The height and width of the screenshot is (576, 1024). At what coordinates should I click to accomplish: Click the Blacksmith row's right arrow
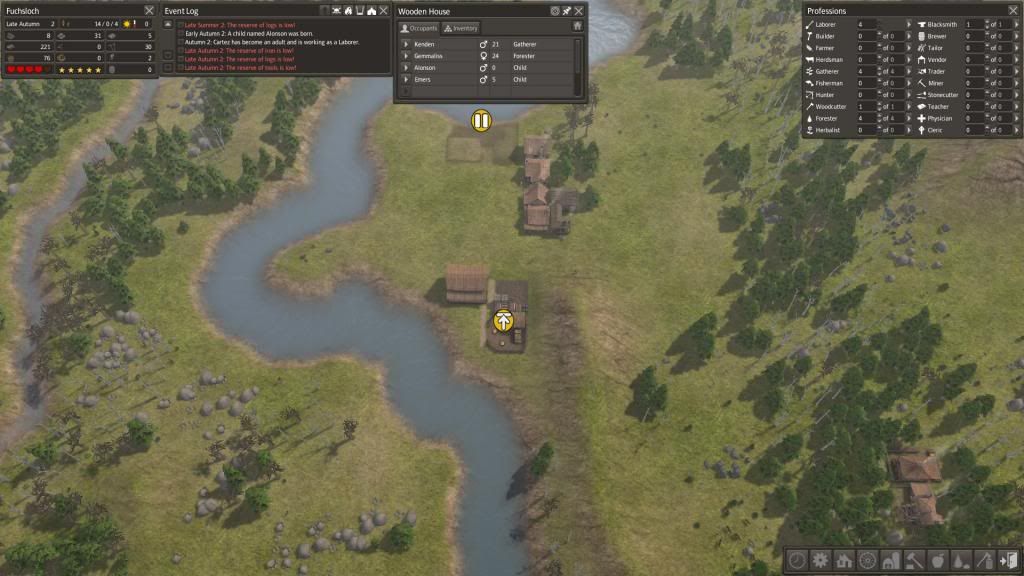click(x=1017, y=23)
